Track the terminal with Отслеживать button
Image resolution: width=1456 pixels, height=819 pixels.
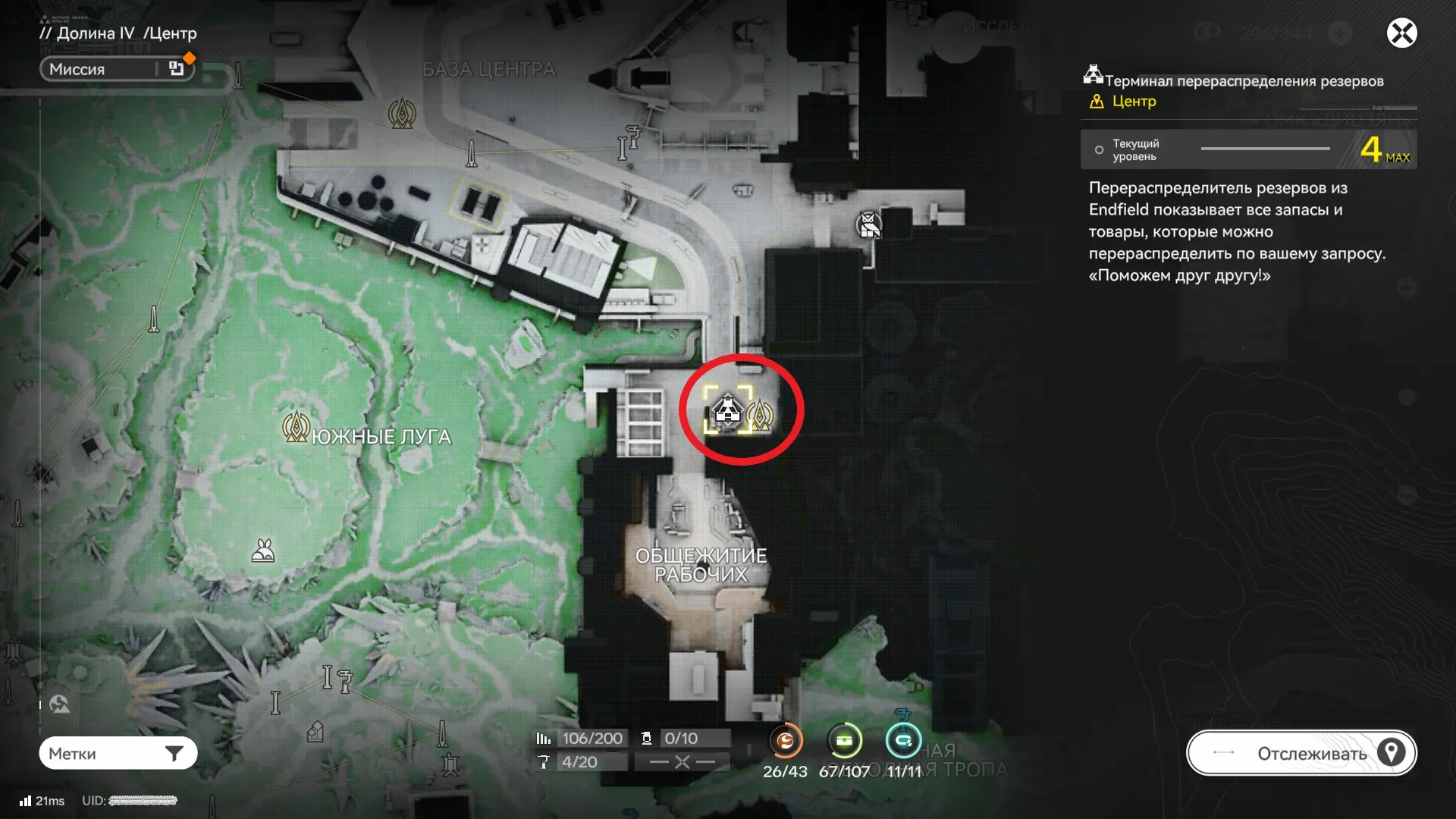point(1301,753)
